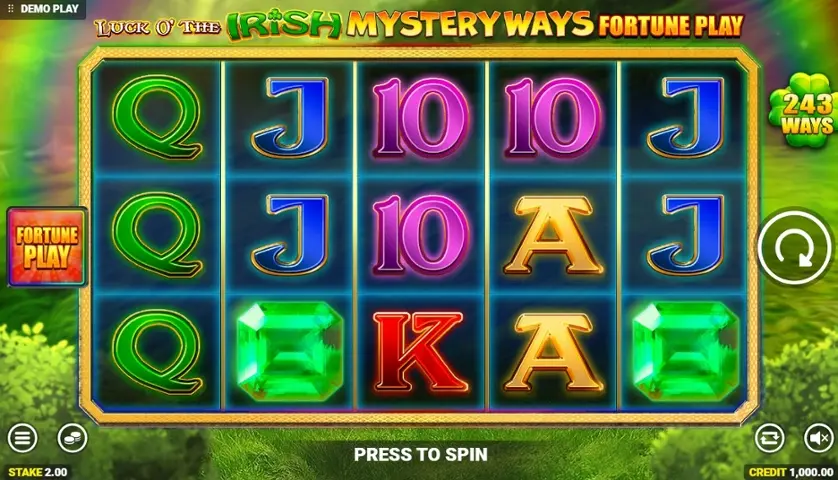
Task: Activate the Fortune Play button
Action: coord(46,246)
